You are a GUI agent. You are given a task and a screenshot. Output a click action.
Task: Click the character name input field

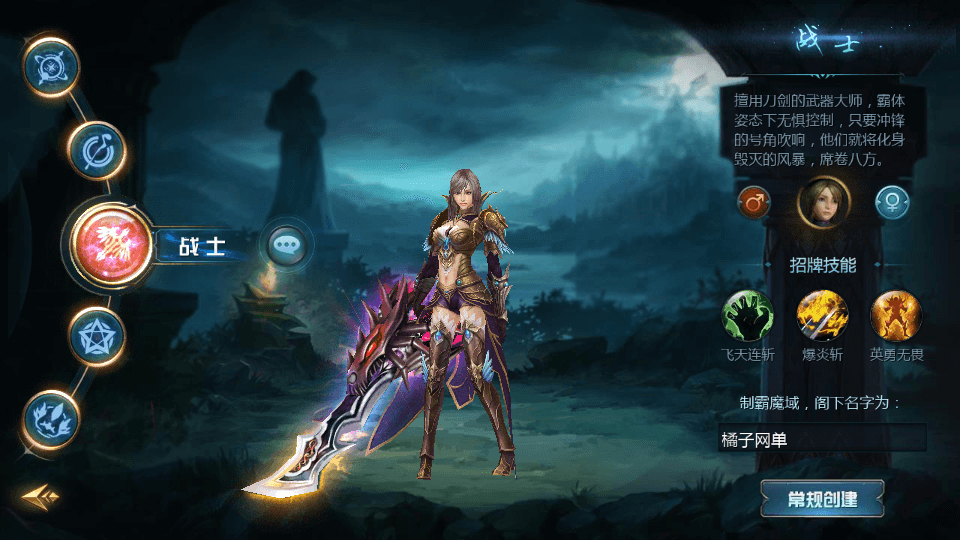click(822, 439)
